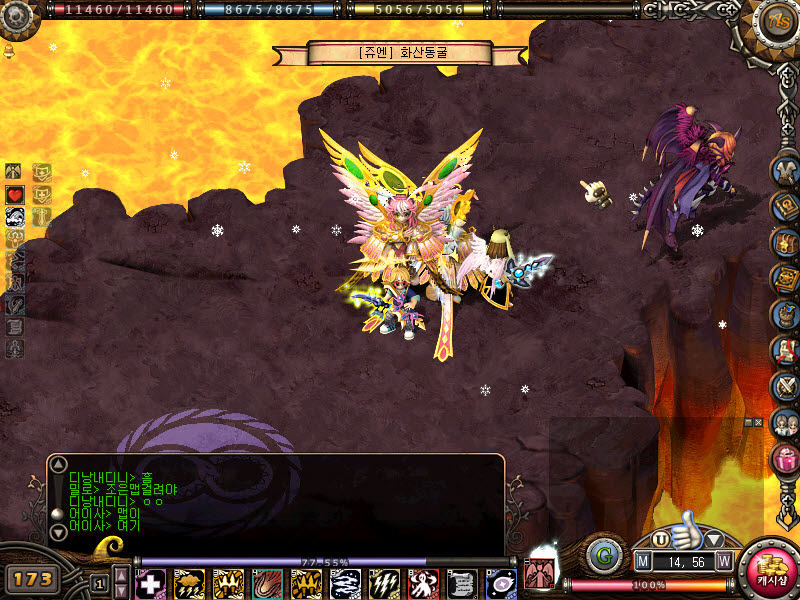Select the white cross heal skill slot
The height and width of the screenshot is (600, 800).
(150, 583)
